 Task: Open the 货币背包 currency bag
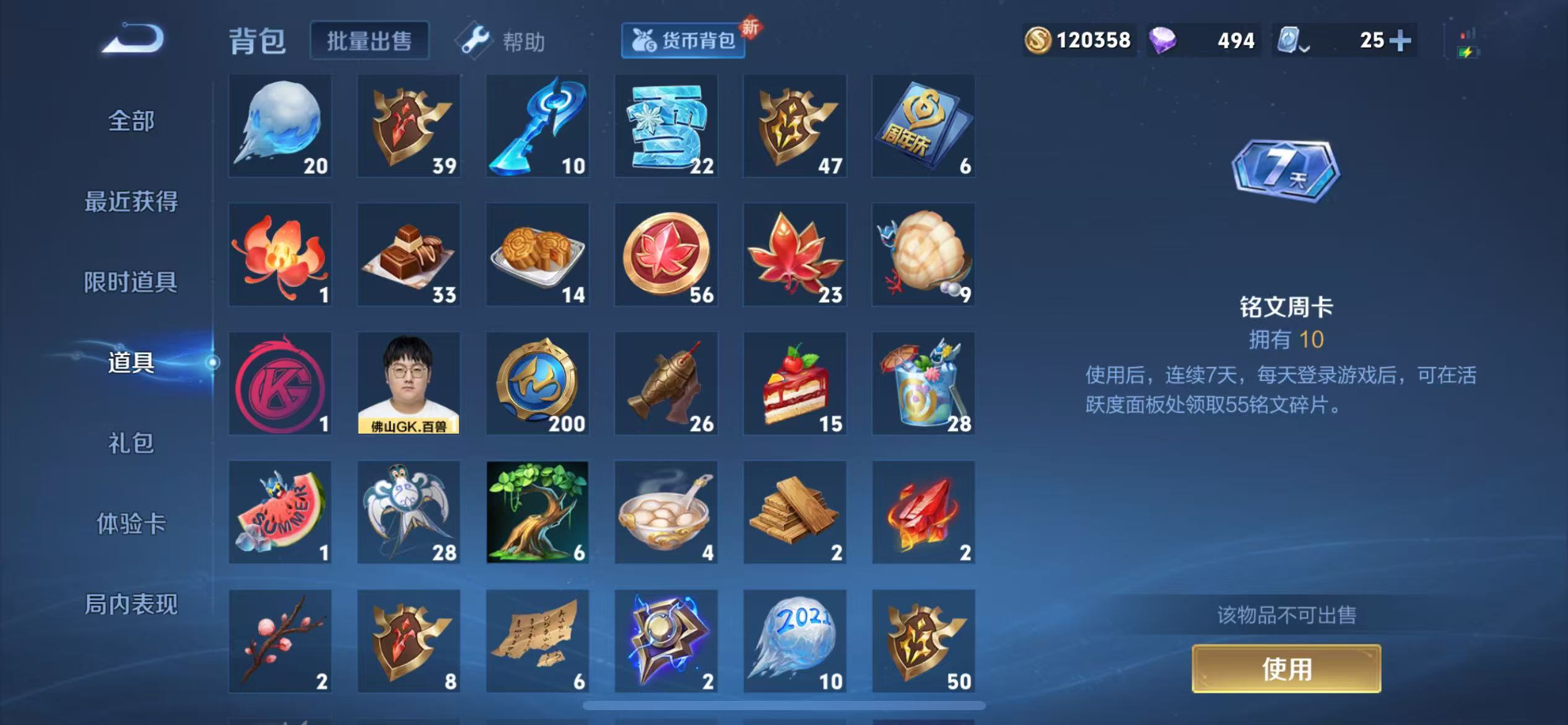coord(683,41)
